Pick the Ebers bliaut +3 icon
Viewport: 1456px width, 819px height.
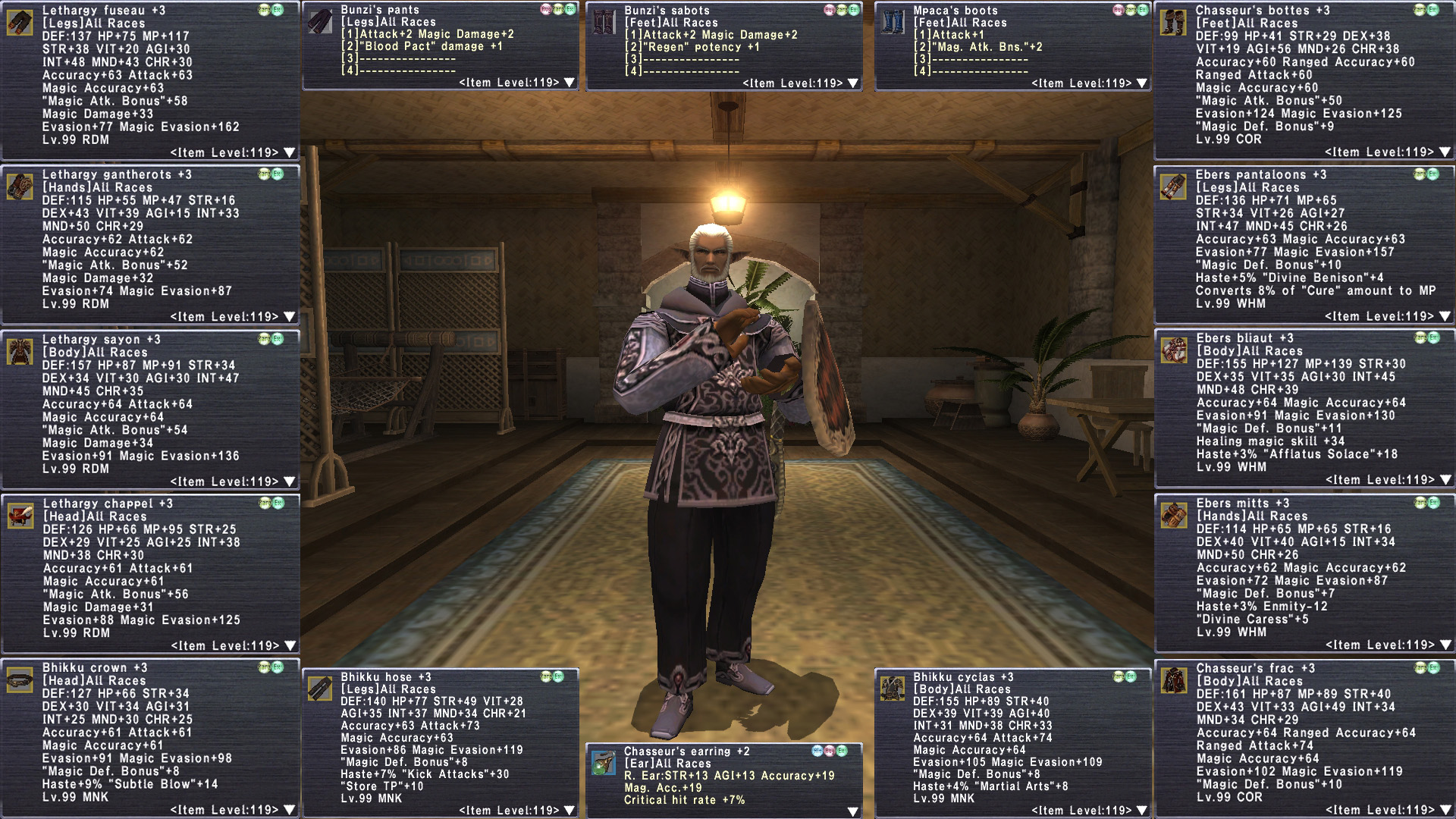pos(1174,350)
